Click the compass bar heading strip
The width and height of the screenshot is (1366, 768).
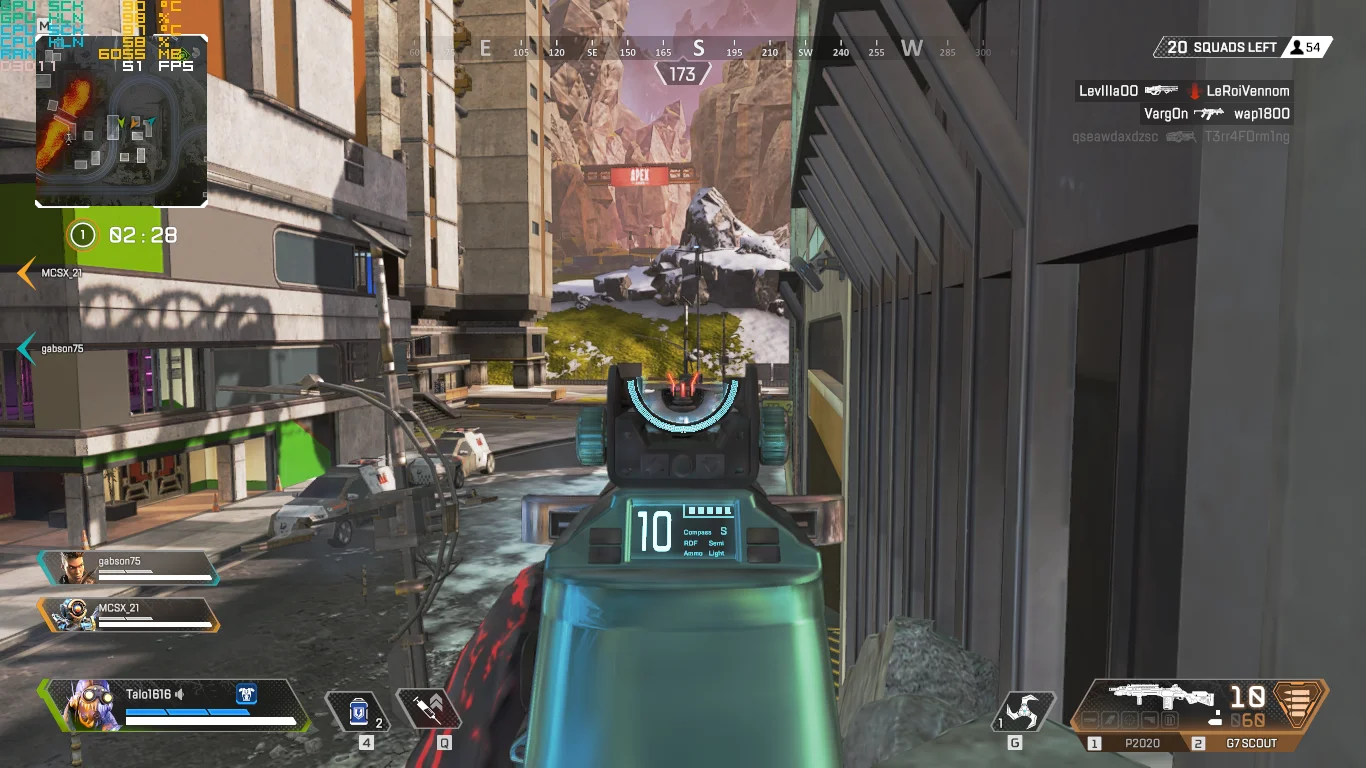[698, 49]
